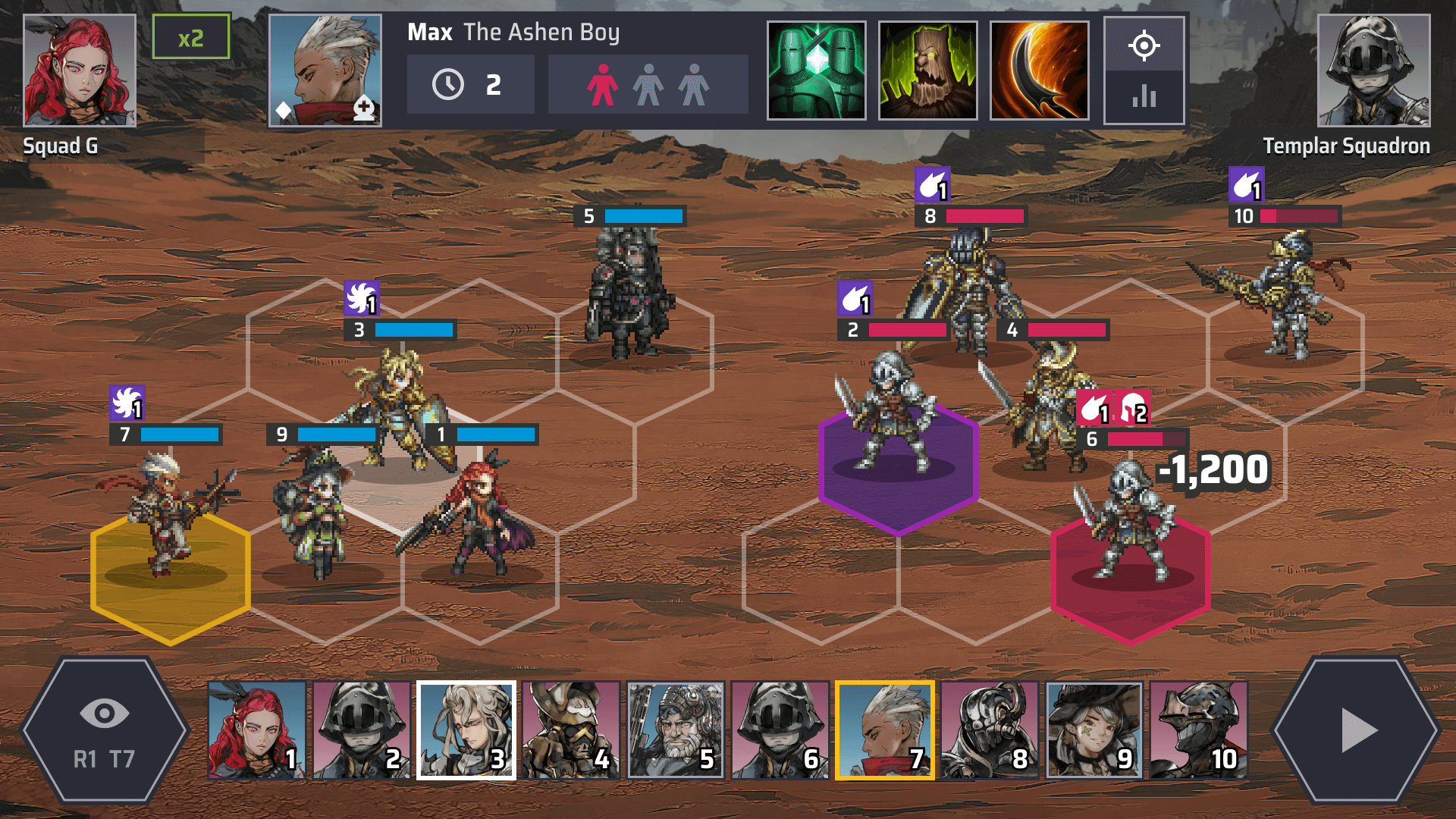This screenshot has height=819, width=1456.
Task: Select the green twin knights skill icon
Action: 816,71
